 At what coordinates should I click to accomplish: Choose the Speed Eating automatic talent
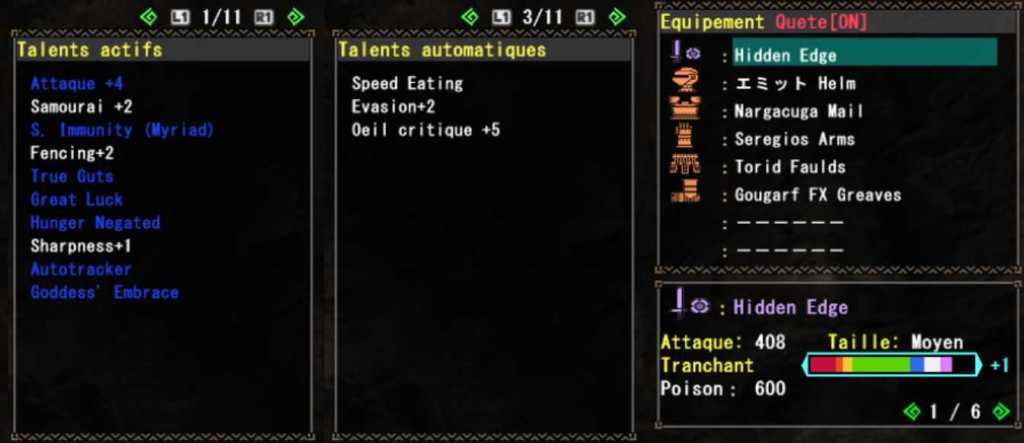(x=407, y=83)
